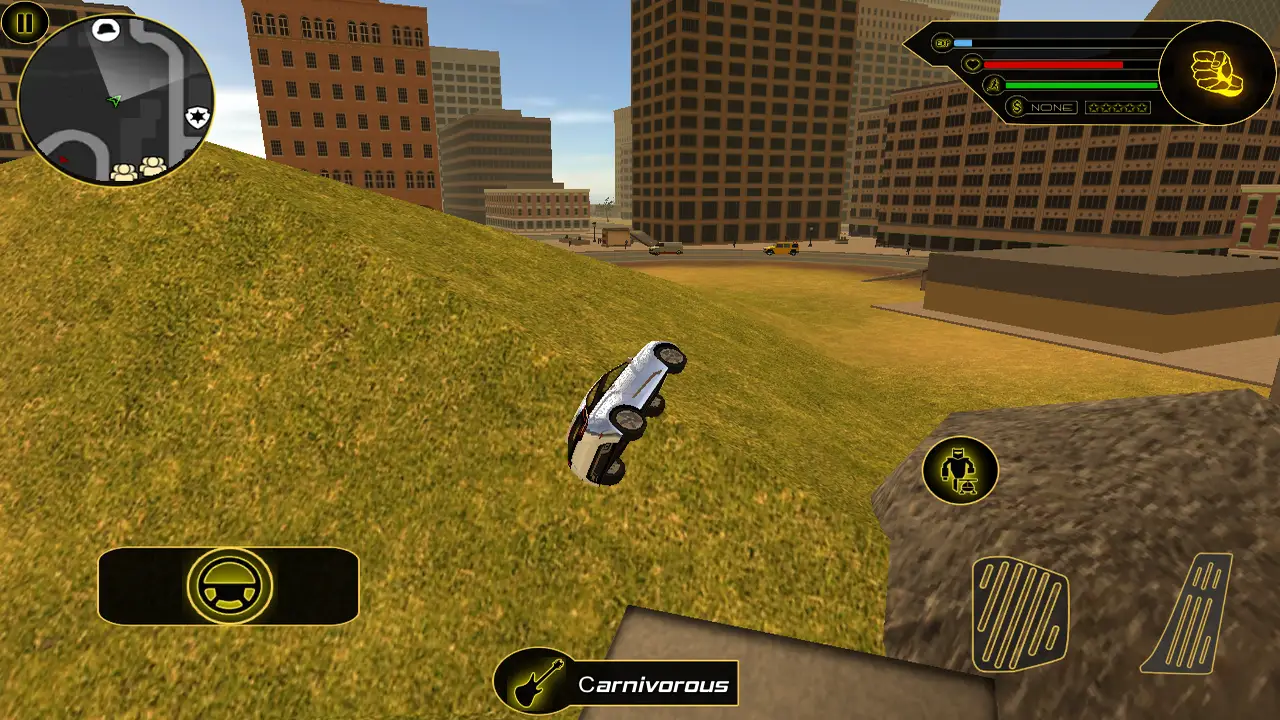The height and width of the screenshot is (720, 1280).
Task: Click the robot exit-vehicle button
Action: 960,470
